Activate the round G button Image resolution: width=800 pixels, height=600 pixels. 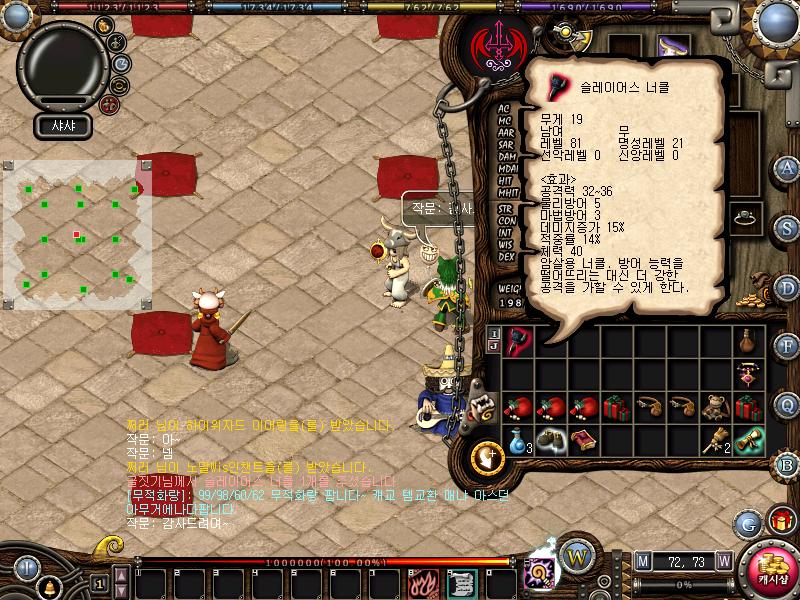[747, 523]
